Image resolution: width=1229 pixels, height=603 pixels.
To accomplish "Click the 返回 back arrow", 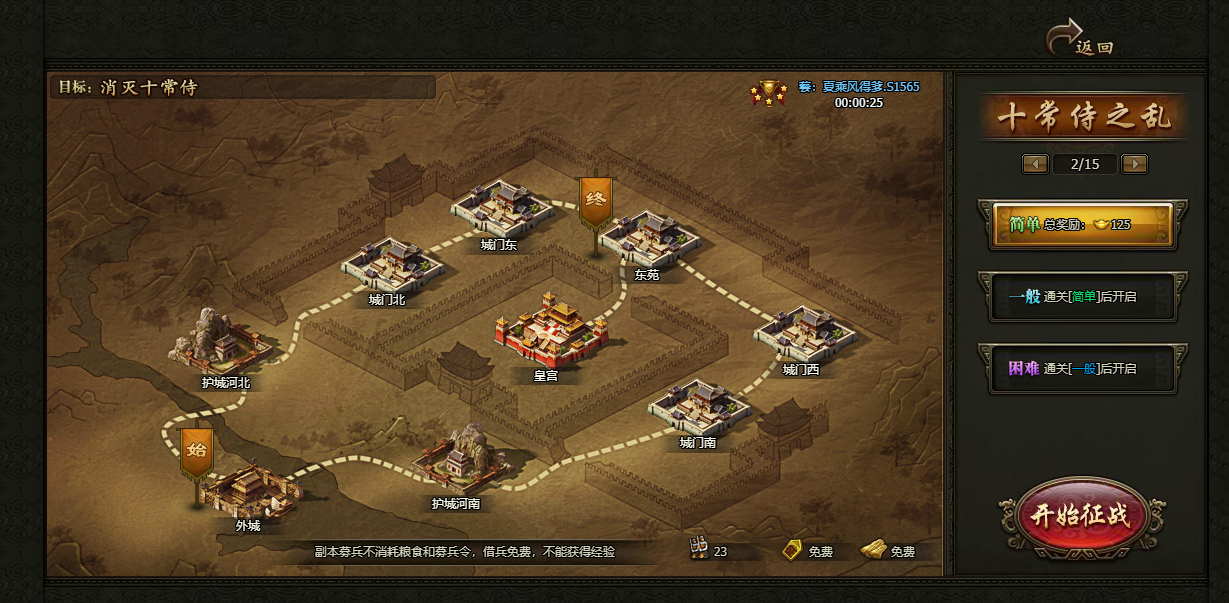I will 1078,40.
